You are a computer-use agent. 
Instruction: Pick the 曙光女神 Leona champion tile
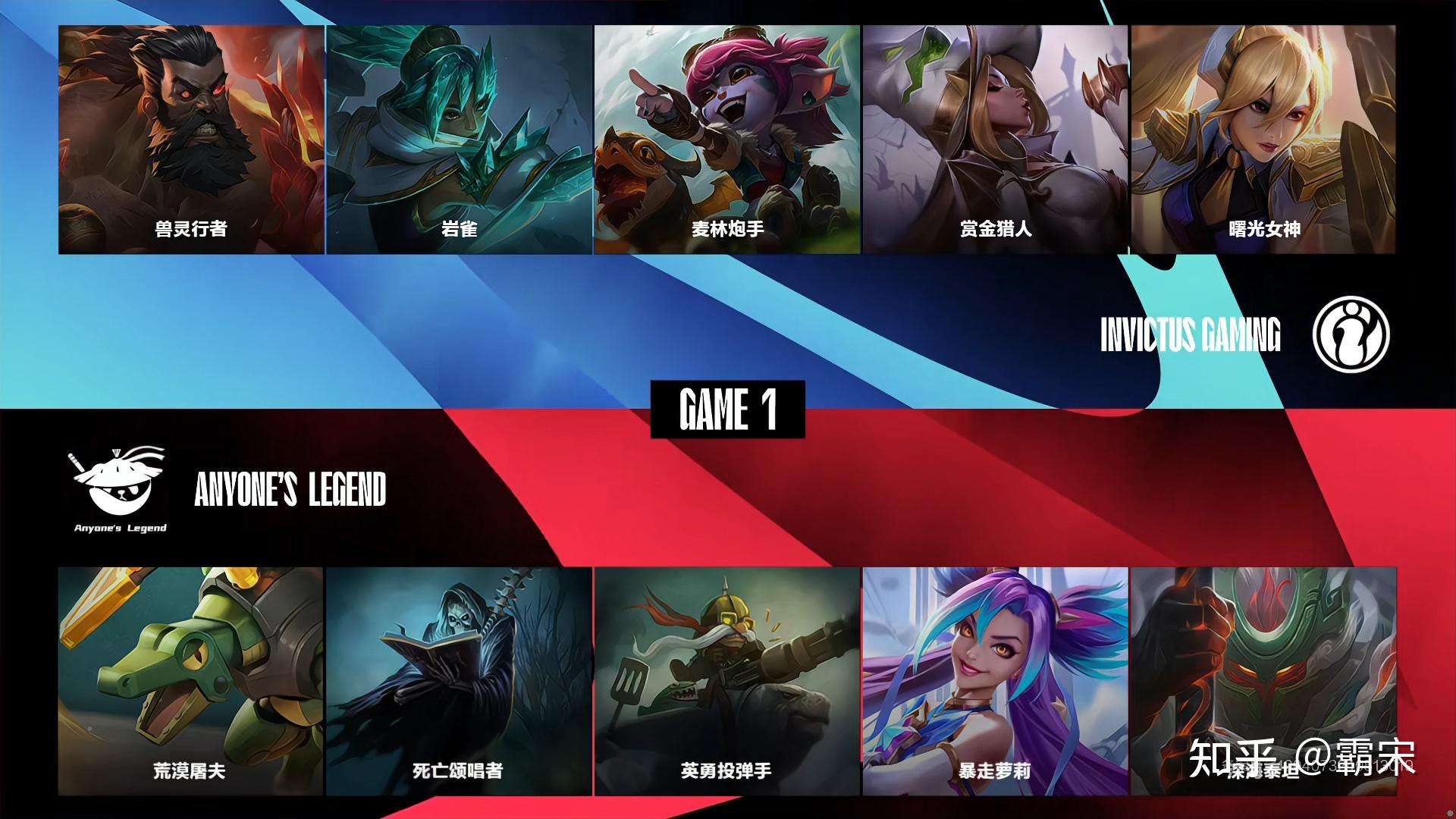coord(1263,140)
